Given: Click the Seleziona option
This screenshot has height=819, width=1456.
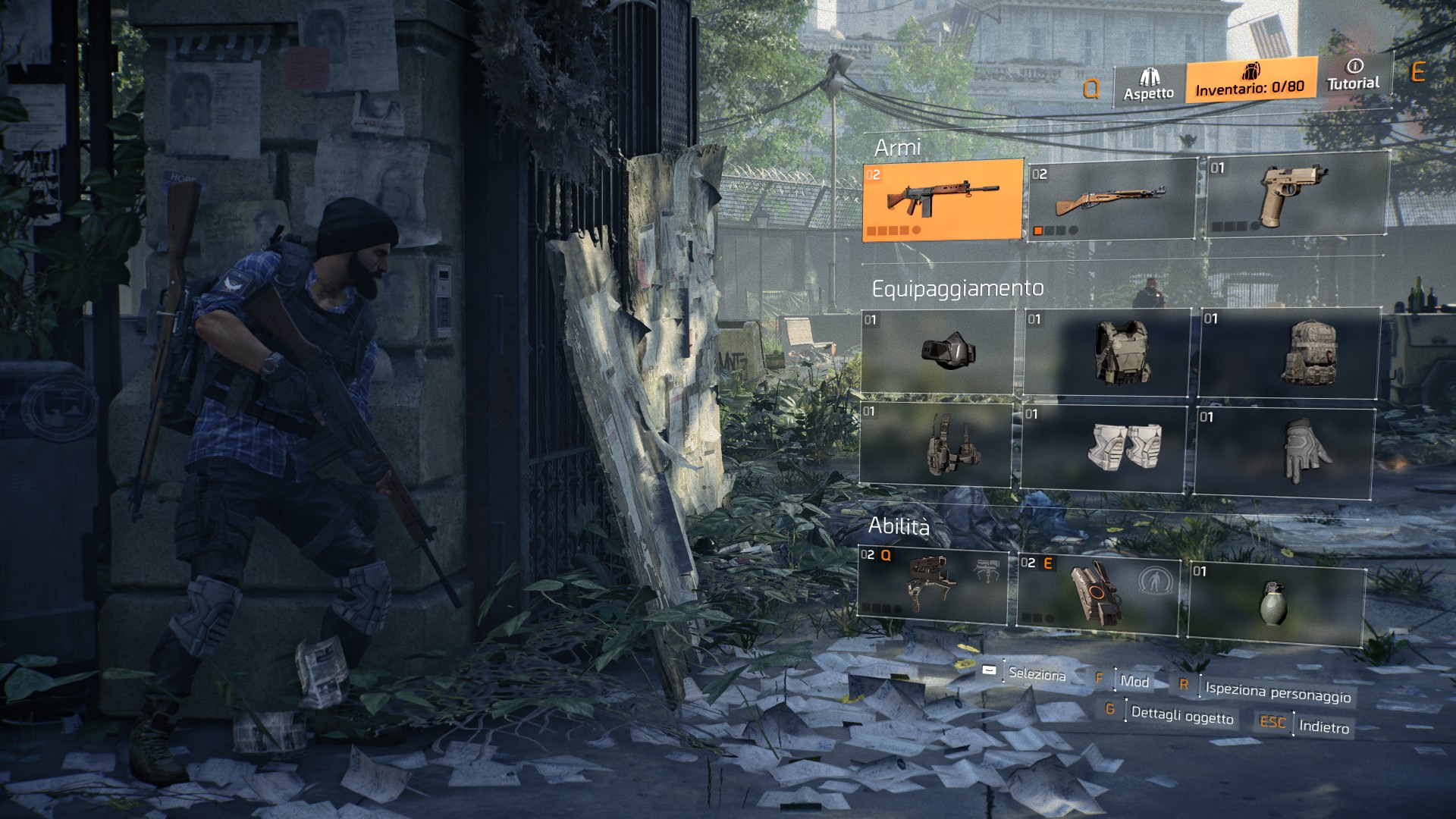Looking at the screenshot, I should pyautogui.click(x=1036, y=673).
